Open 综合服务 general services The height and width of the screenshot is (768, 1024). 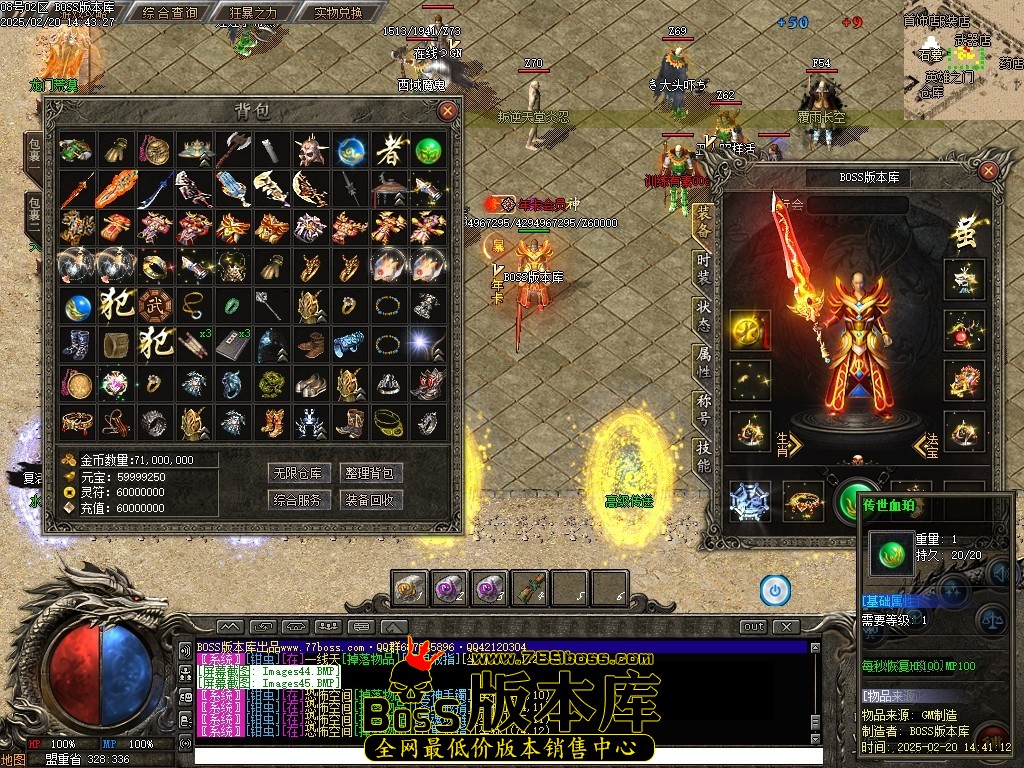pyautogui.click(x=300, y=499)
